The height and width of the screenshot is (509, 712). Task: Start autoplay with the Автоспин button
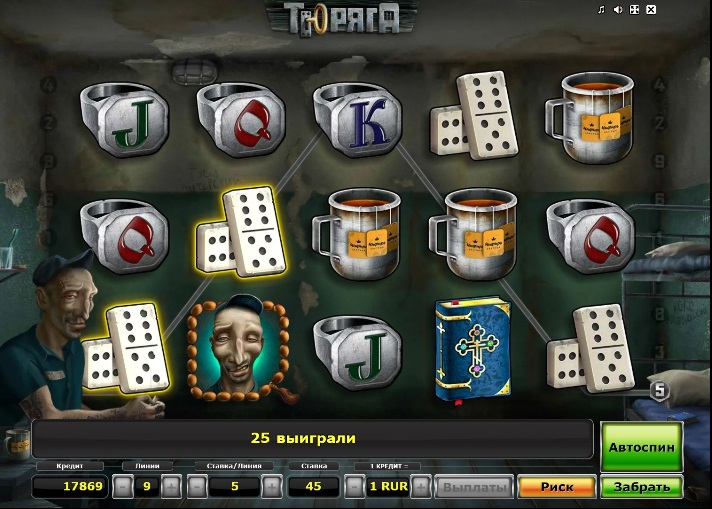click(x=641, y=447)
